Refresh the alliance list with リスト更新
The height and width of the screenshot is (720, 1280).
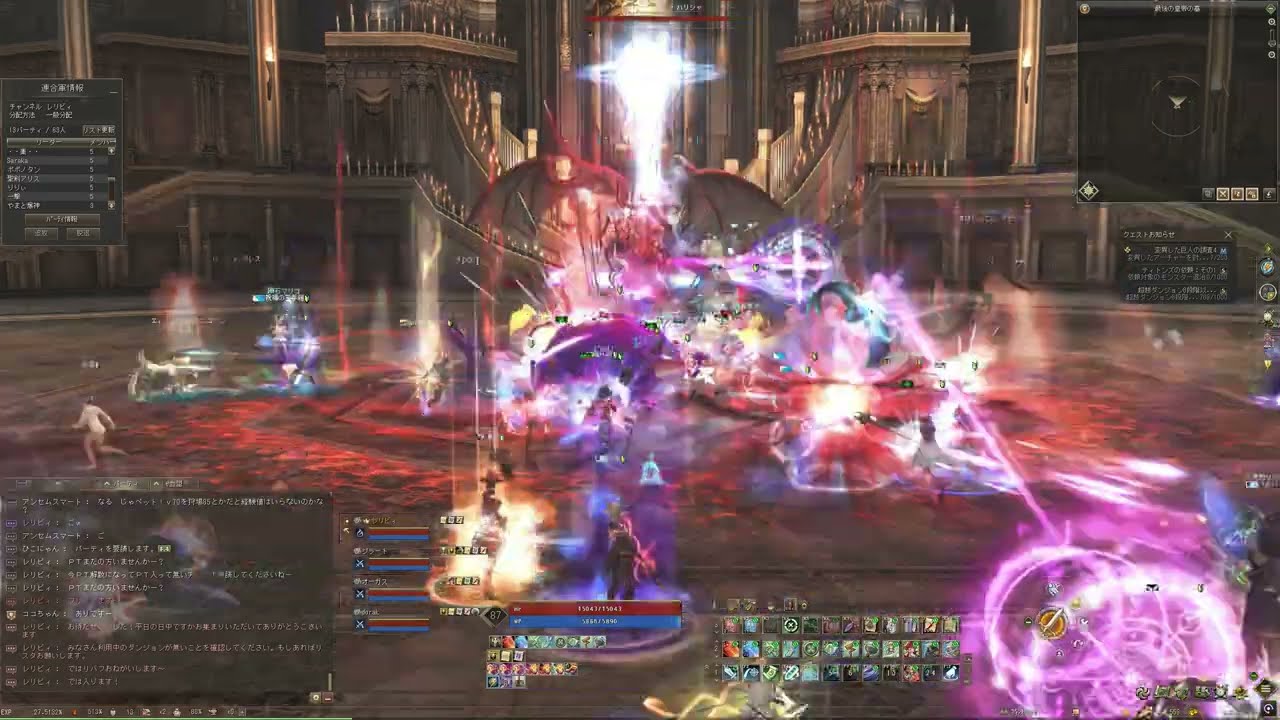(98, 130)
